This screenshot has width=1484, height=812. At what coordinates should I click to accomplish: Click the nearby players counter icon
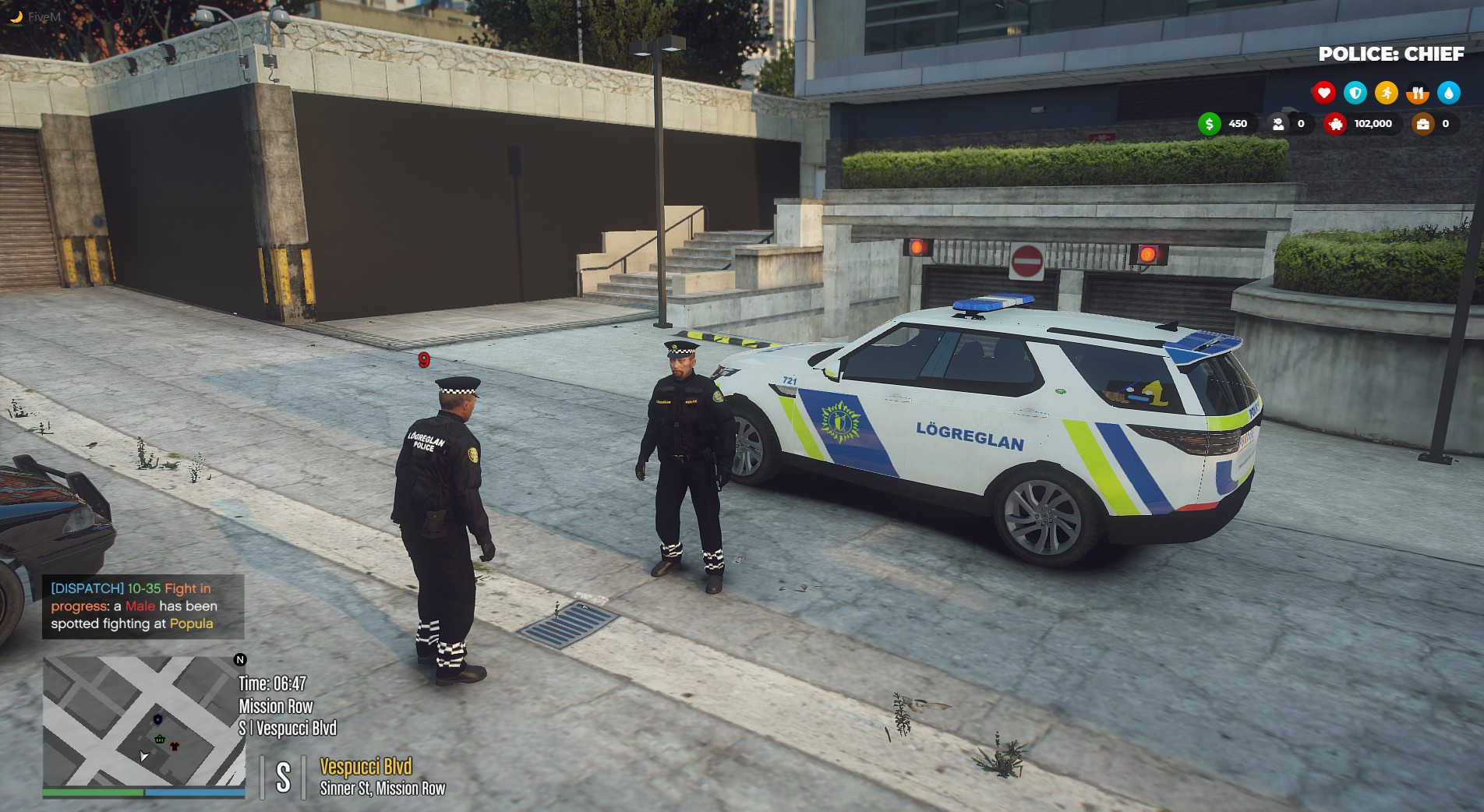1278,123
